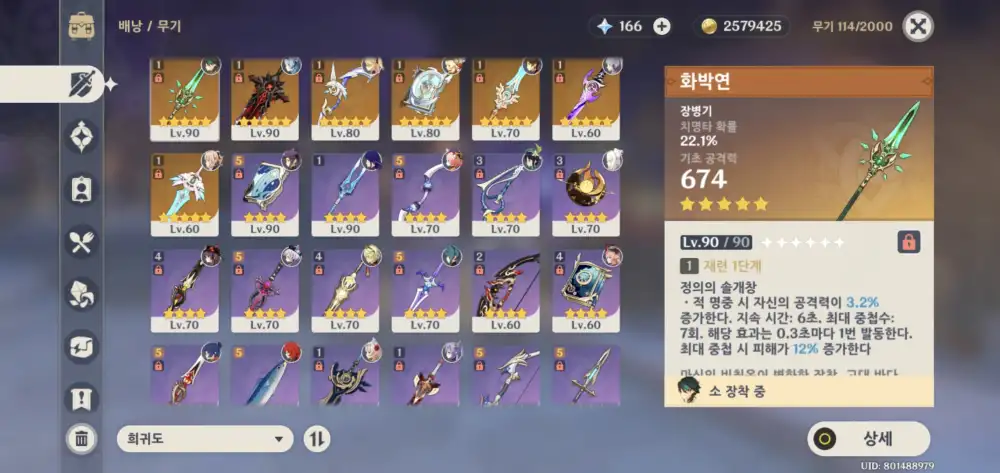Add Primogems with the plus button

(661, 26)
